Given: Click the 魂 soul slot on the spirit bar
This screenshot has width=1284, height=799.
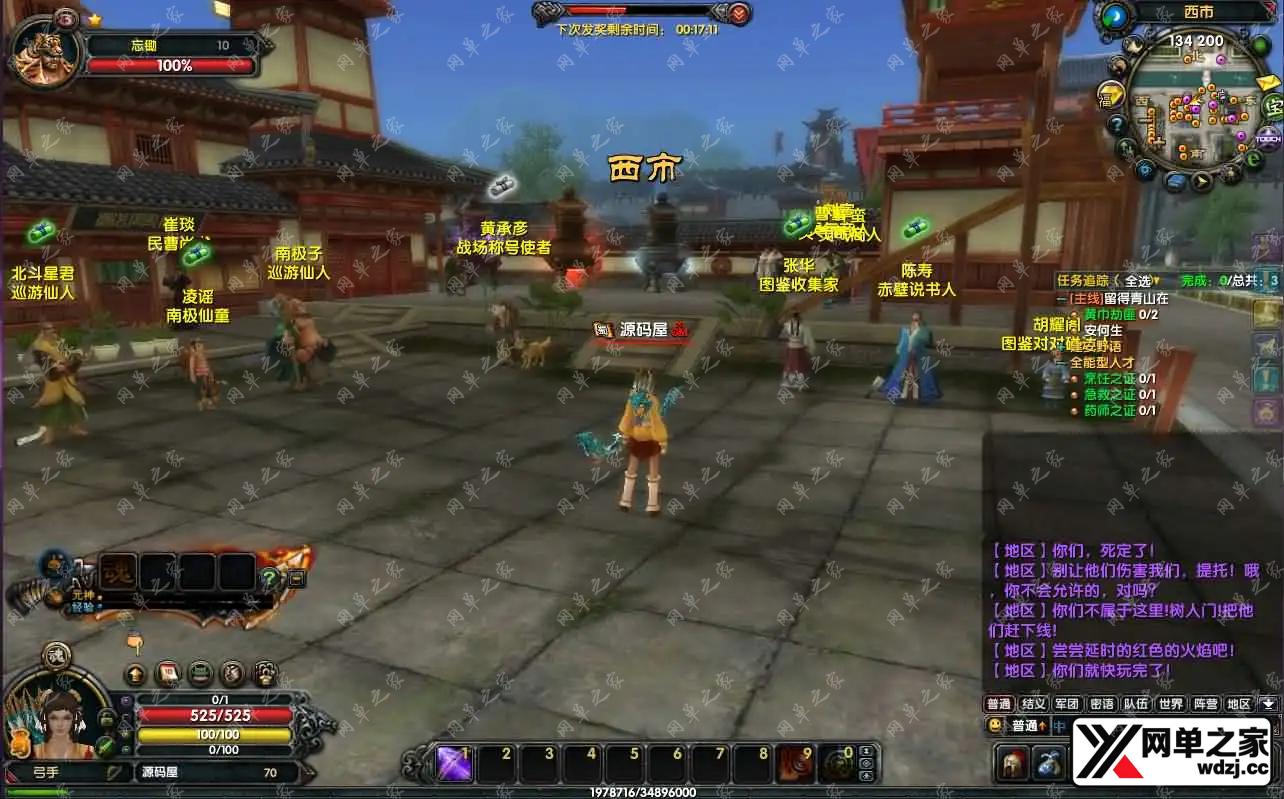Looking at the screenshot, I should 119,572.
